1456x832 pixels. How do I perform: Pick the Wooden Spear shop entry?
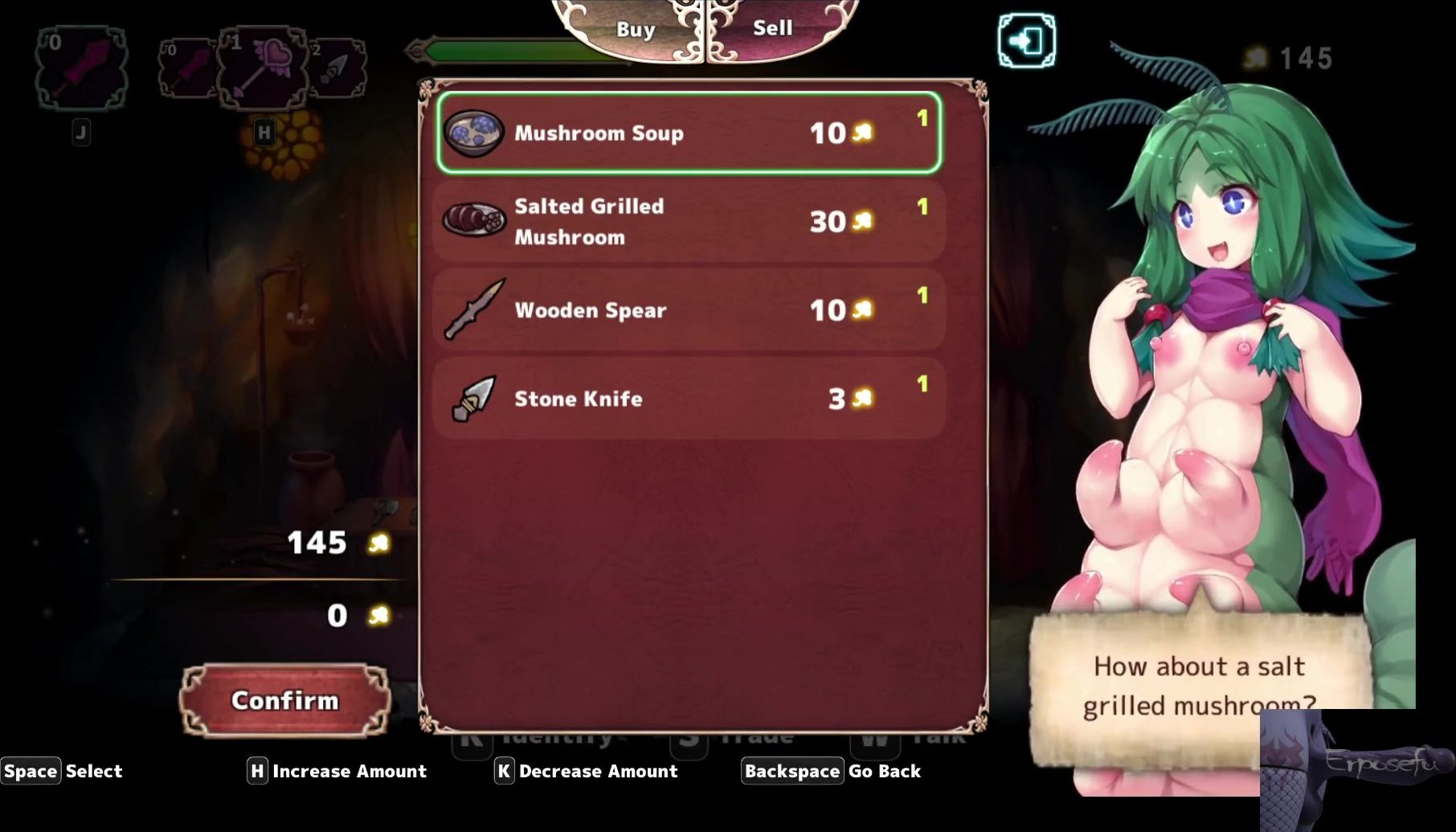click(x=689, y=309)
